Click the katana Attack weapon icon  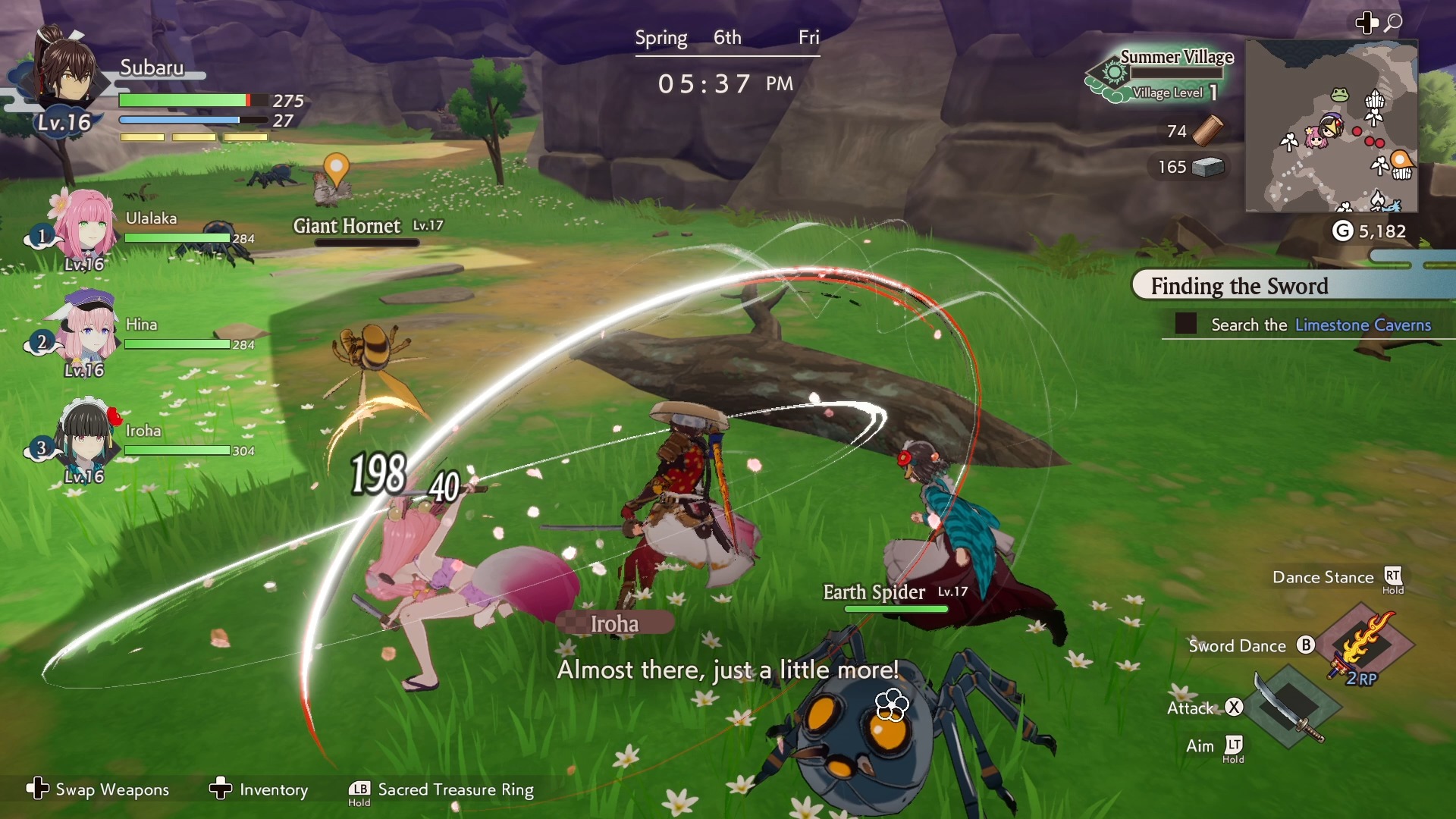[x=1291, y=707]
